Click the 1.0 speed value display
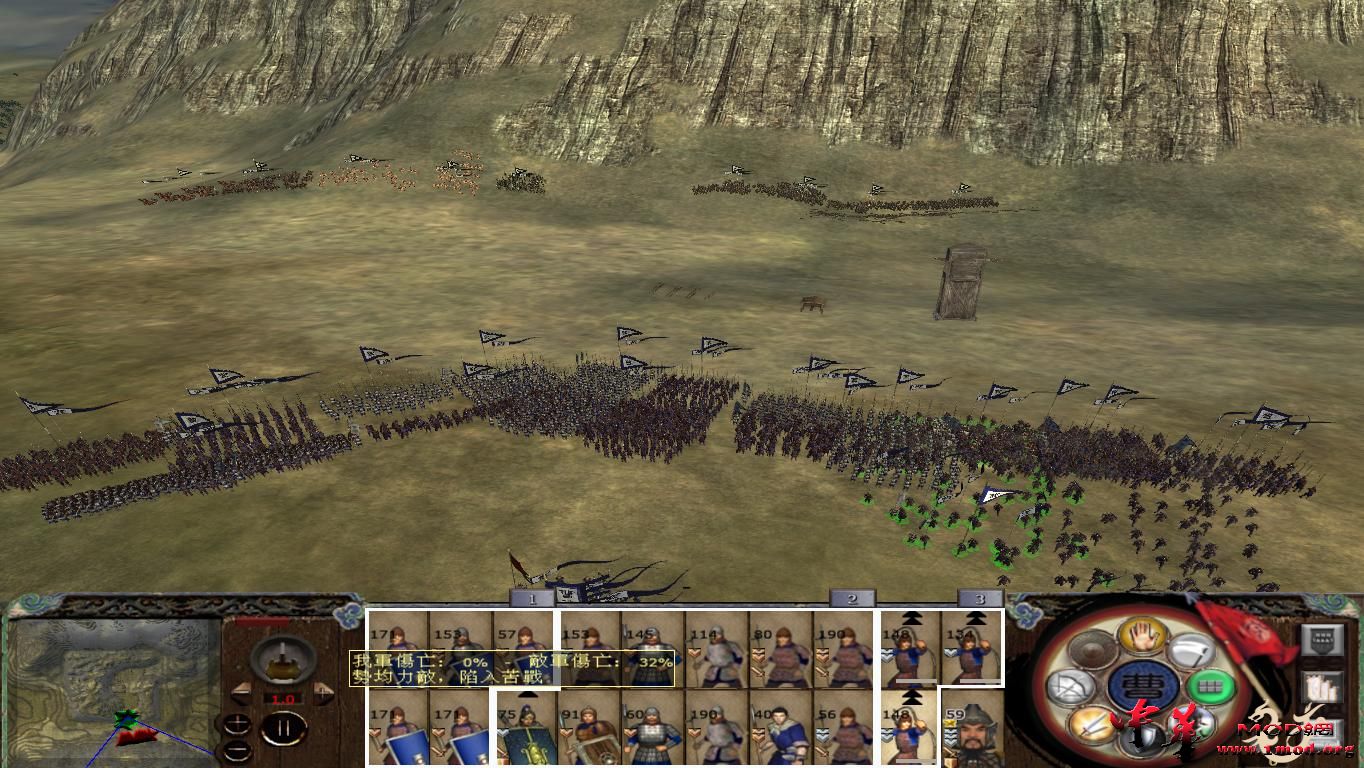This screenshot has width=1364, height=768. [283, 699]
